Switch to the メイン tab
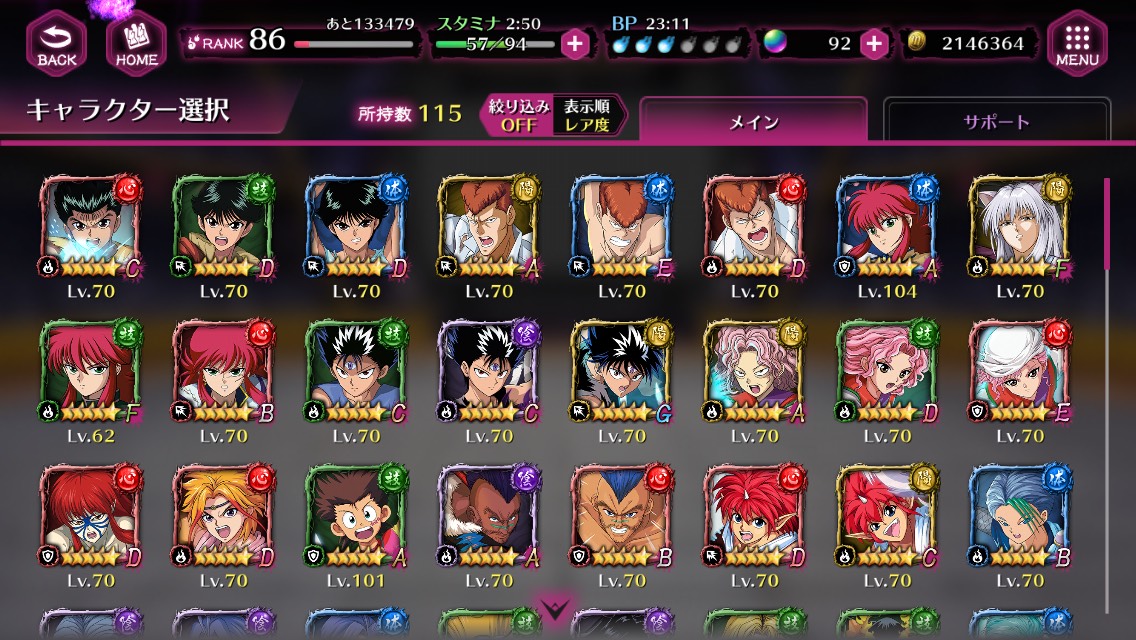This screenshot has width=1136, height=640. click(x=753, y=122)
